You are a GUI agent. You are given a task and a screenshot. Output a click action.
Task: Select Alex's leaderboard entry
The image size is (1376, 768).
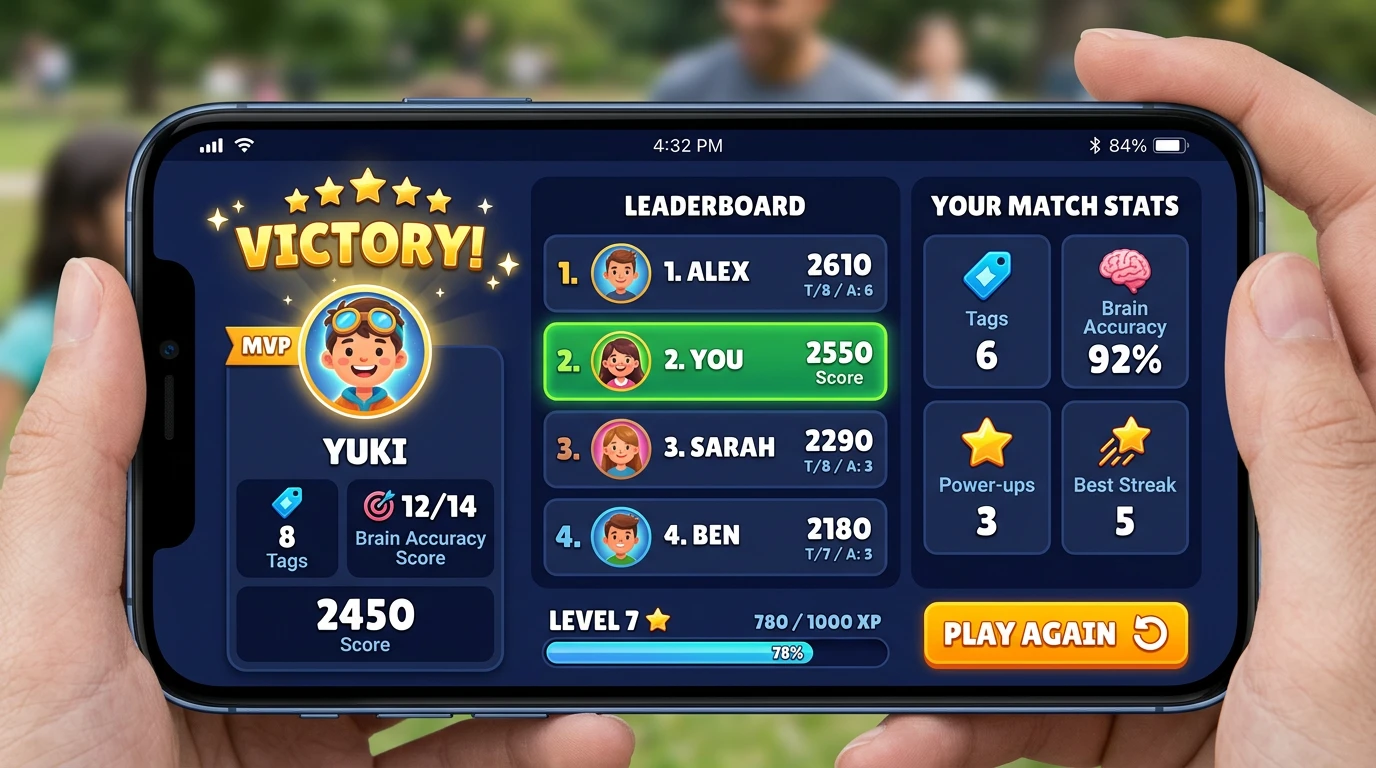coord(715,271)
